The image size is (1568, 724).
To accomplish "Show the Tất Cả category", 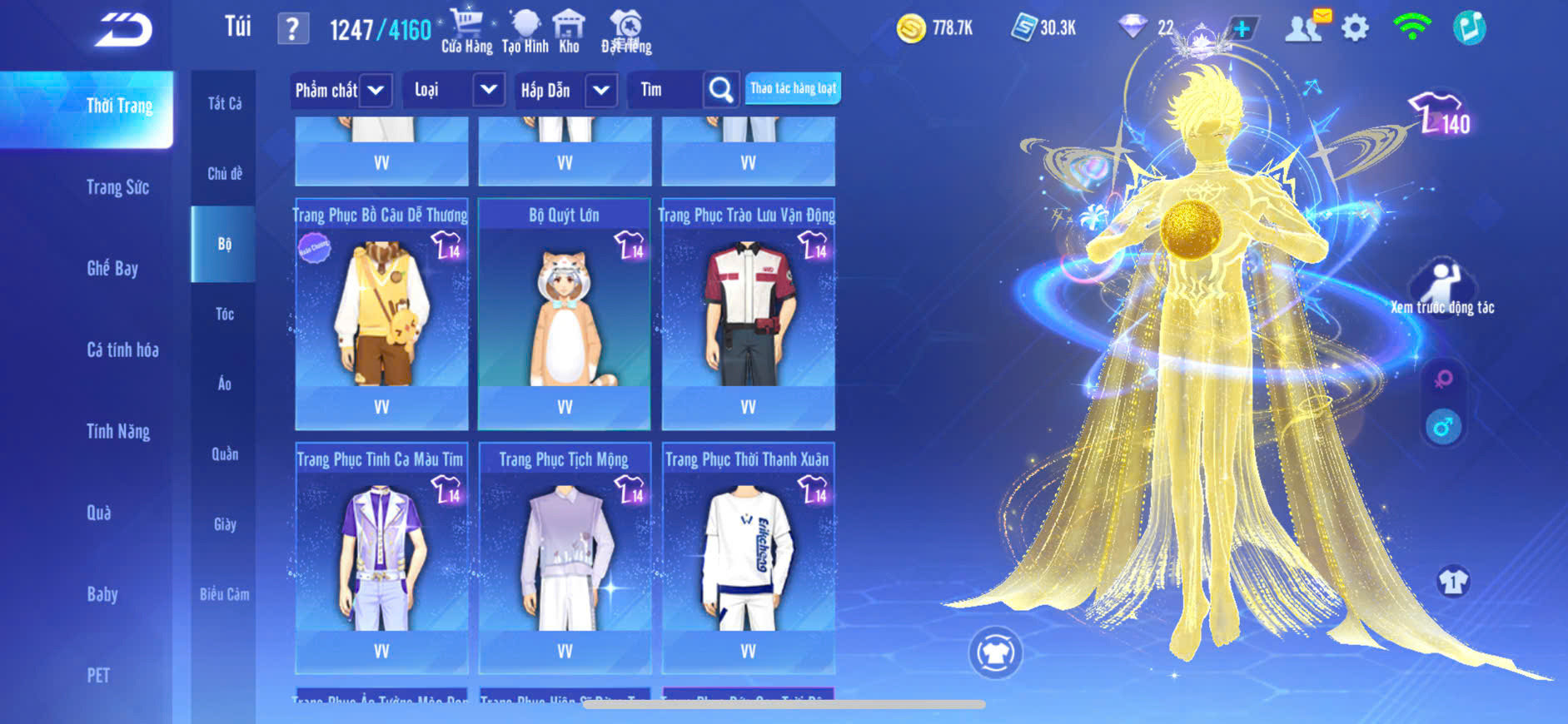I will (x=224, y=103).
